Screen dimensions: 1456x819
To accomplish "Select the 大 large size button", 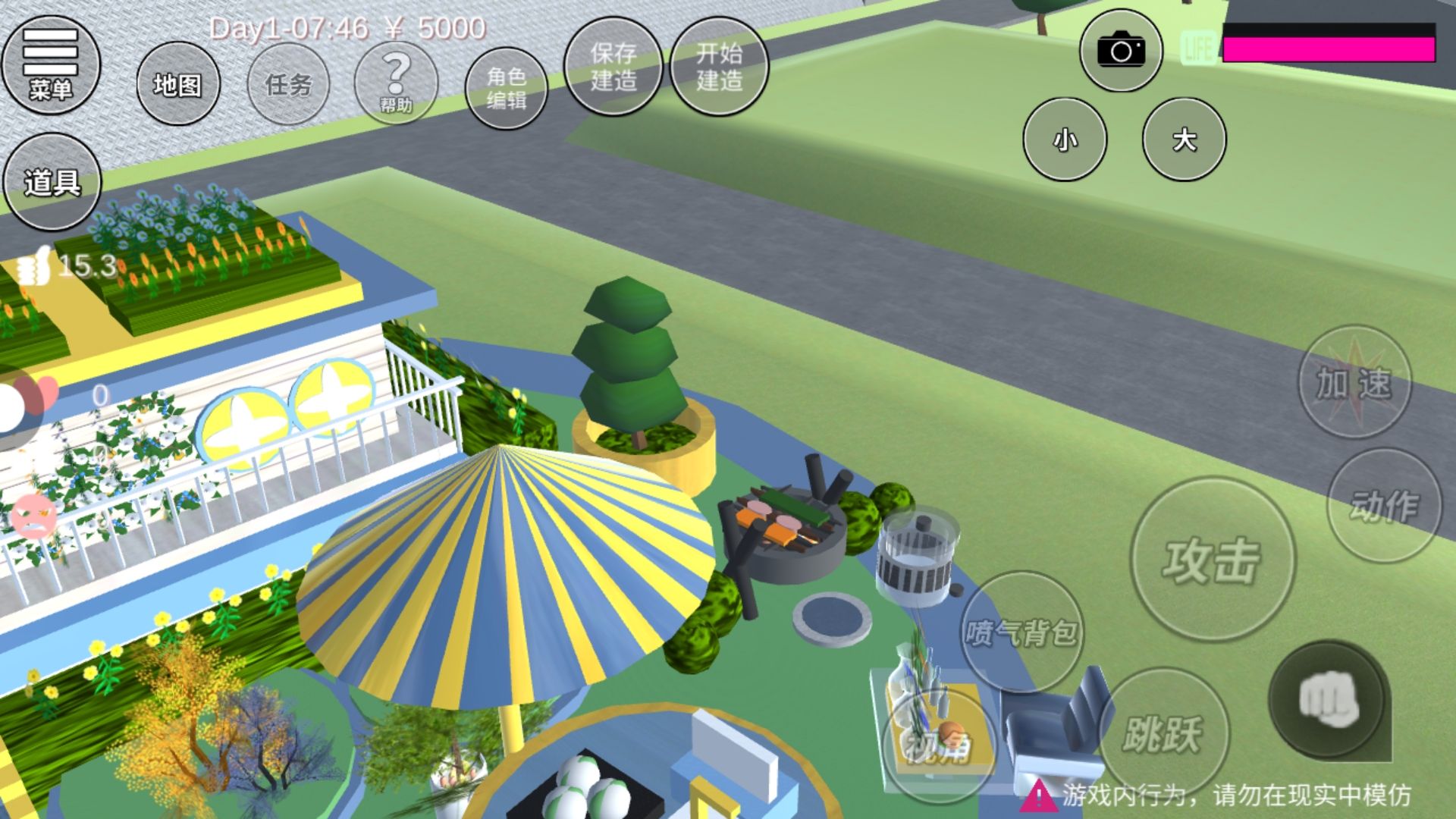I will point(1184,140).
